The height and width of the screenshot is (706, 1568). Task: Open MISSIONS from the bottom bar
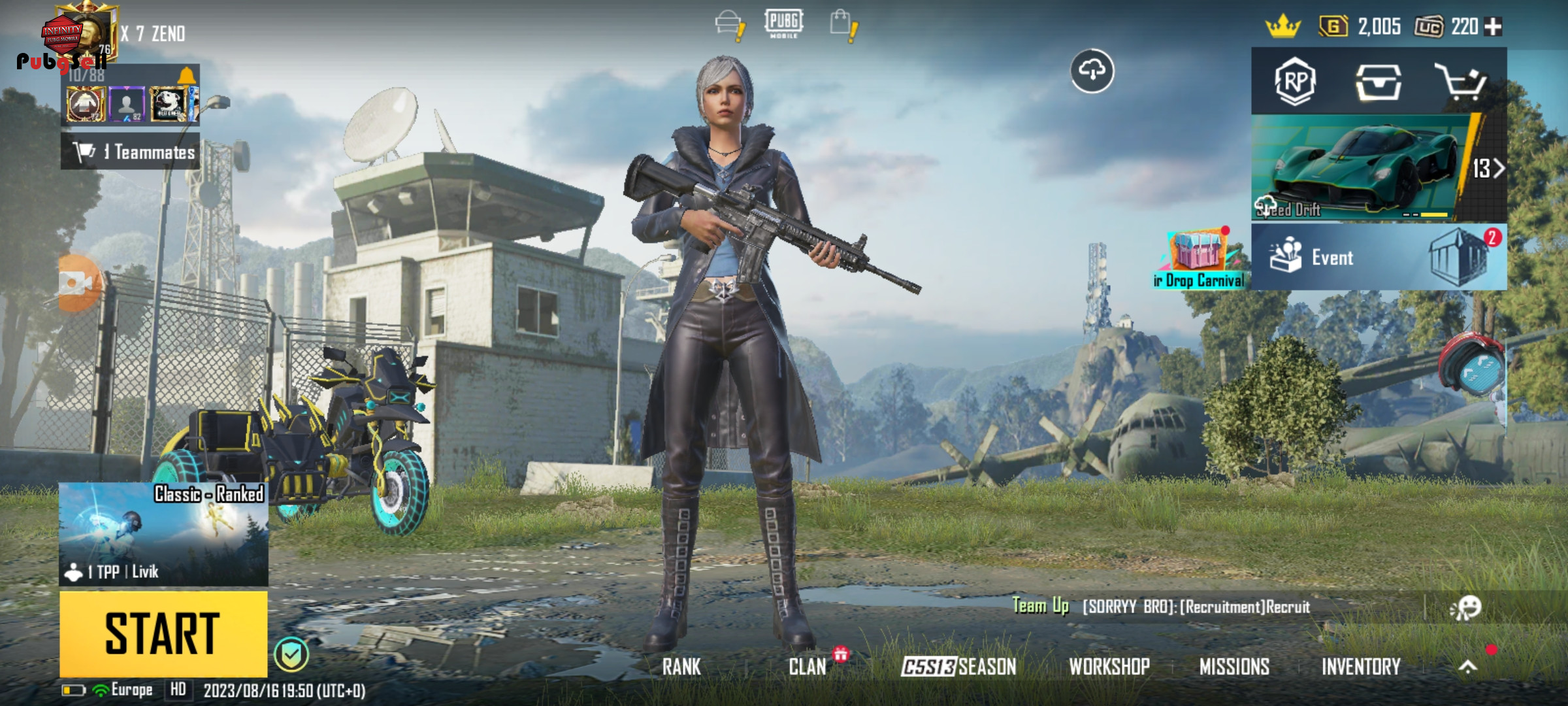[x=1234, y=667]
